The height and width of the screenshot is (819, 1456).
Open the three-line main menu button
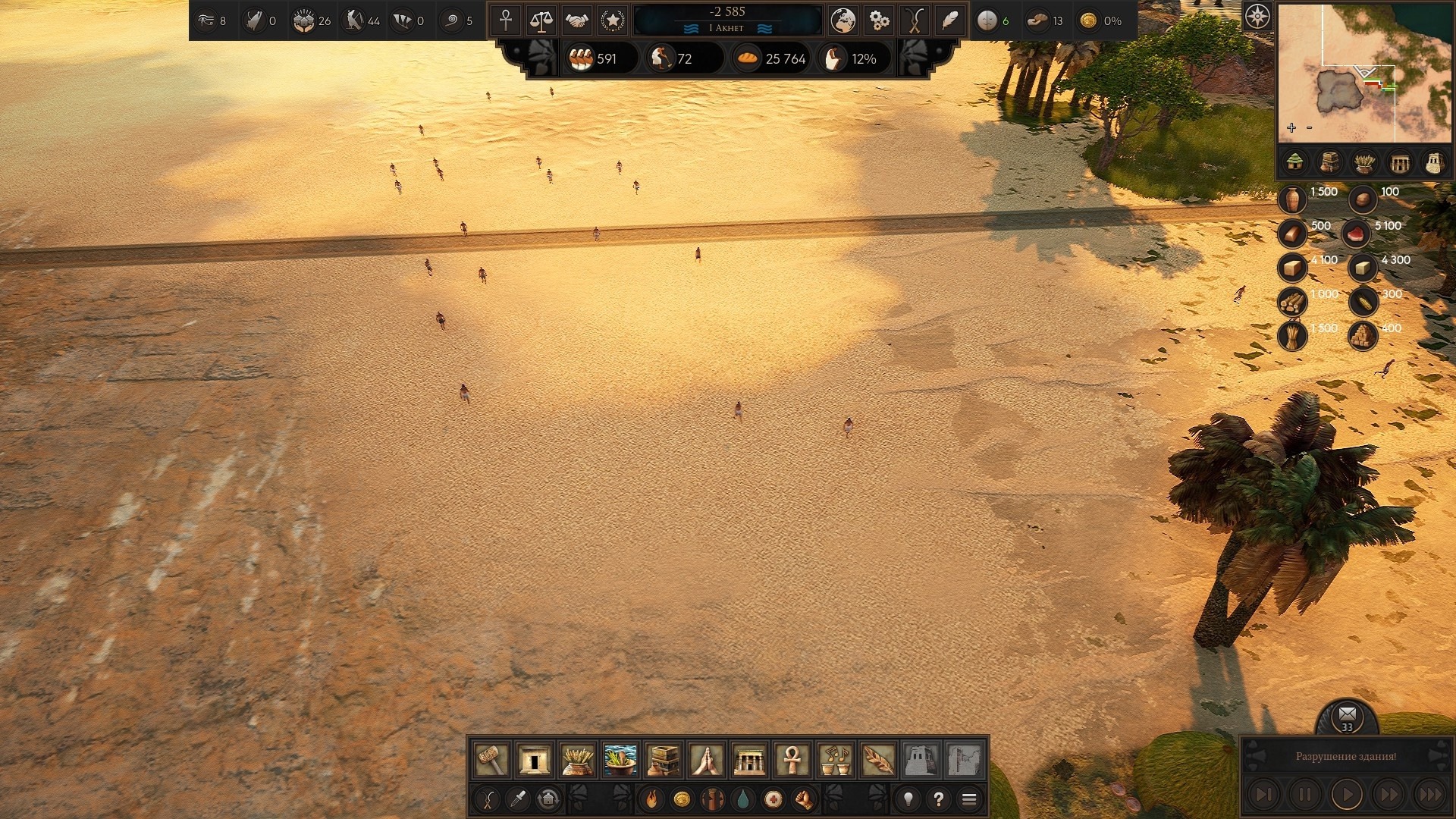click(x=969, y=799)
